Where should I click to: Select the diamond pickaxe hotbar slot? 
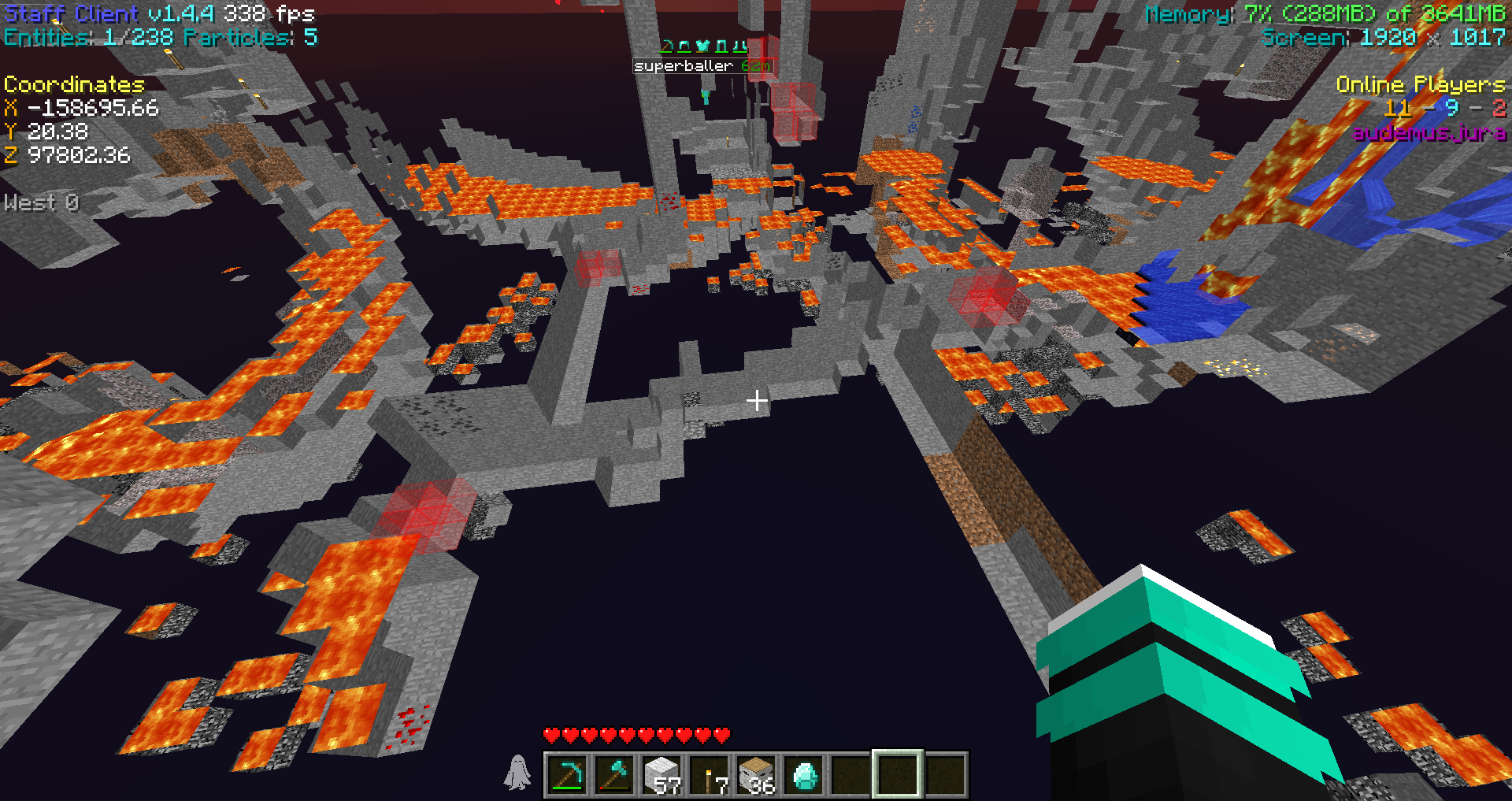point(567,775)
